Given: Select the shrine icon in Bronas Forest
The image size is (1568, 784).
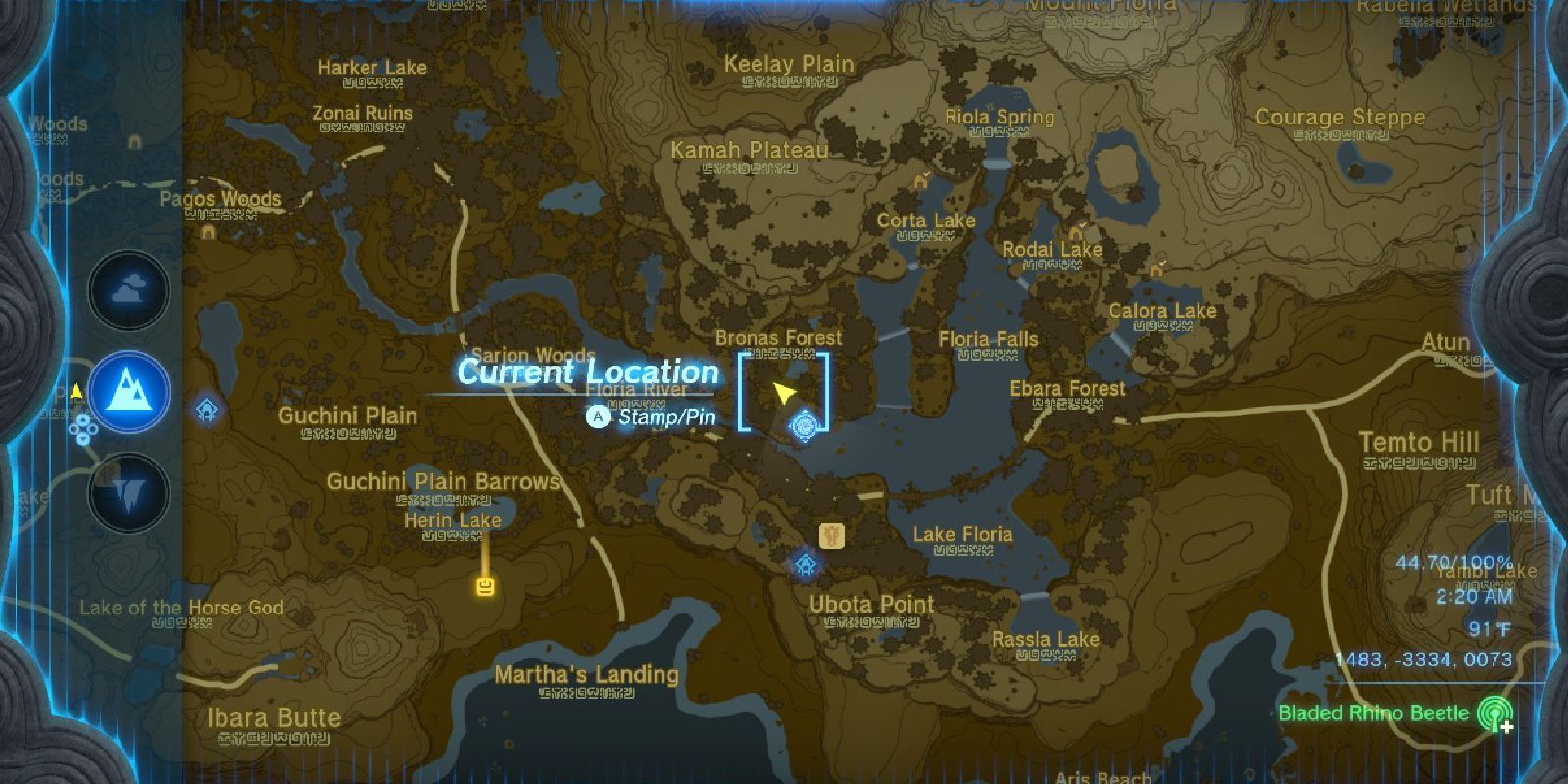Looking at the screenshot, I should pos(806,425).
